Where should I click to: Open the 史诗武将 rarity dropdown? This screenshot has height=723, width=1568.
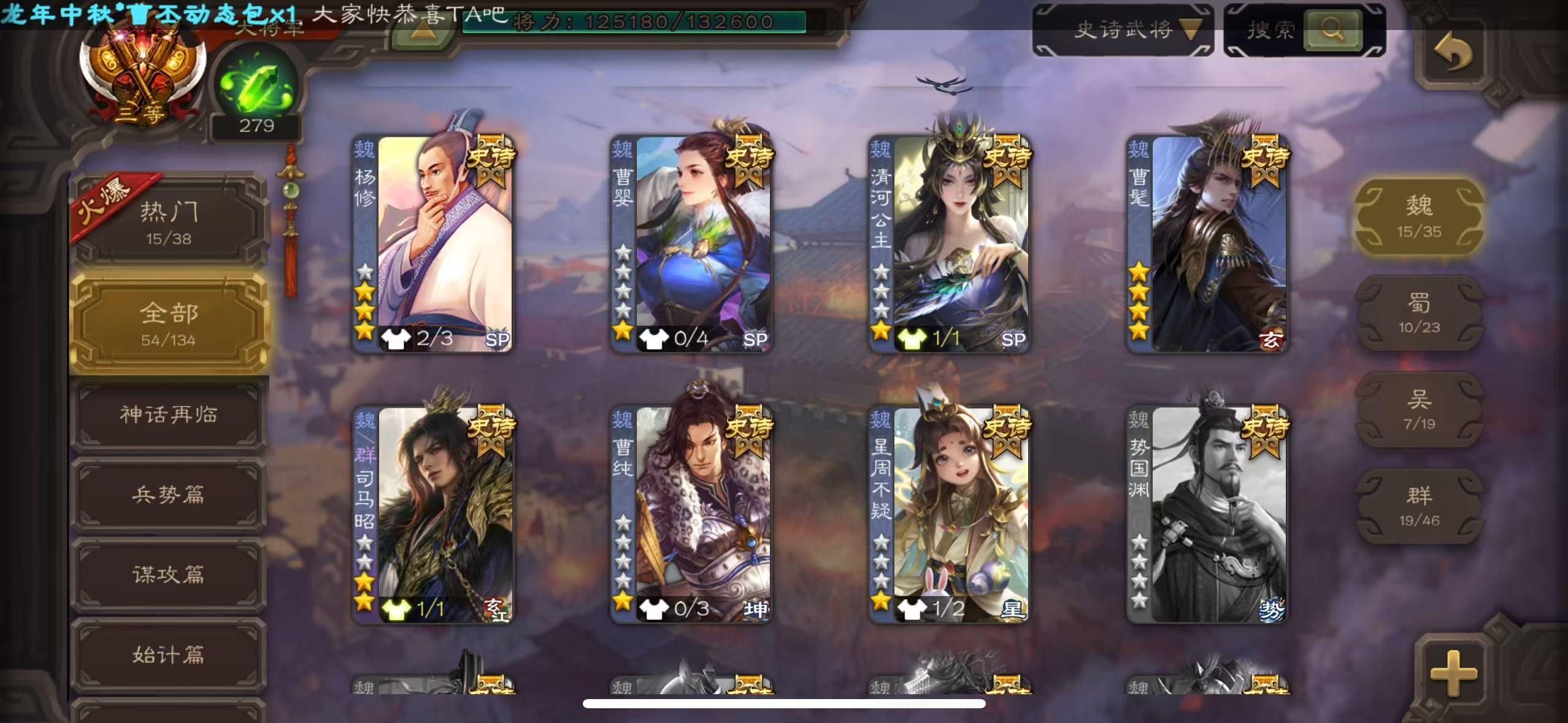(1123, 29)
